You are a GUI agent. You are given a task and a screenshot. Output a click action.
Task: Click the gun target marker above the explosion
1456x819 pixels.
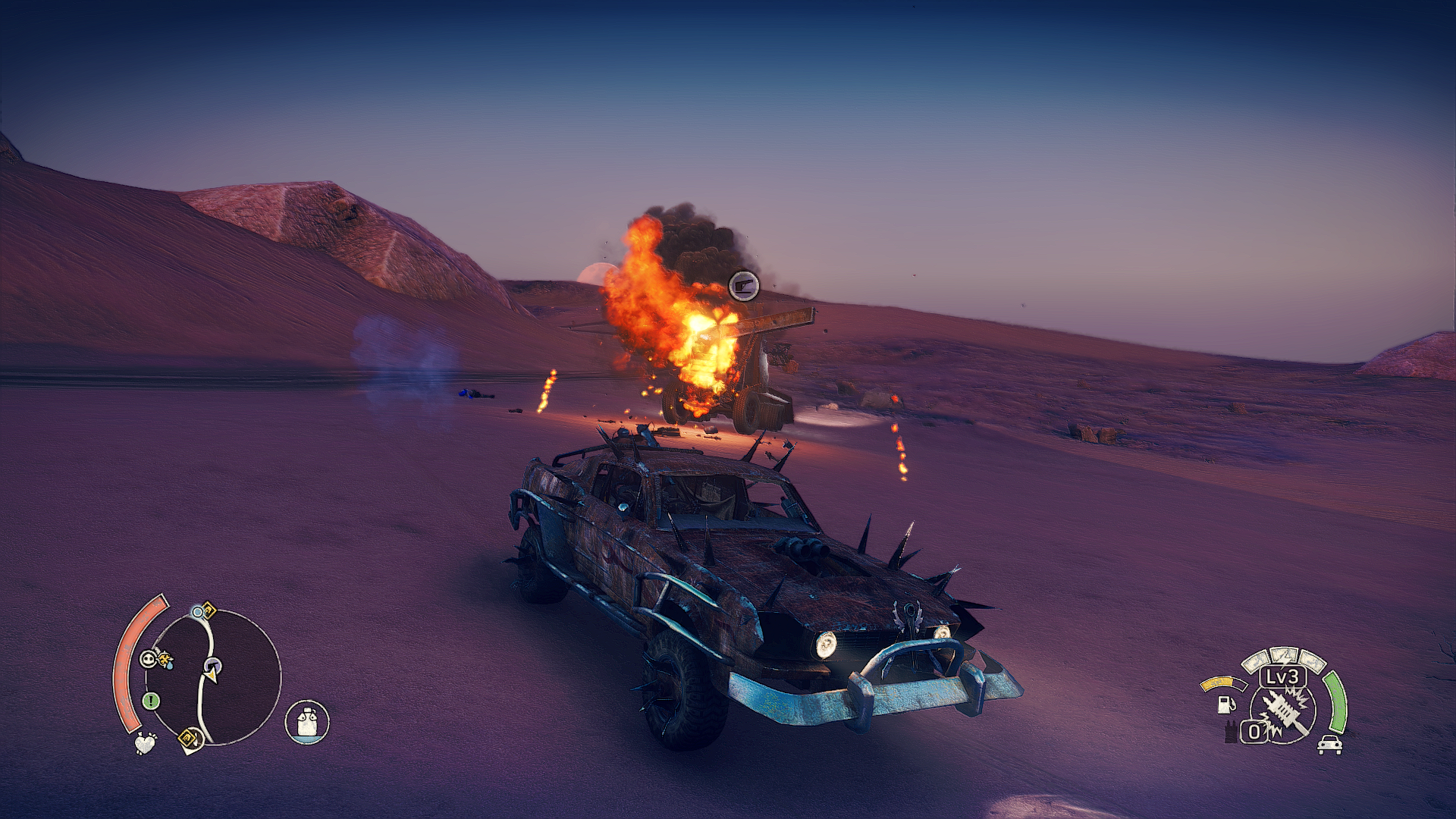pos(744,286)
